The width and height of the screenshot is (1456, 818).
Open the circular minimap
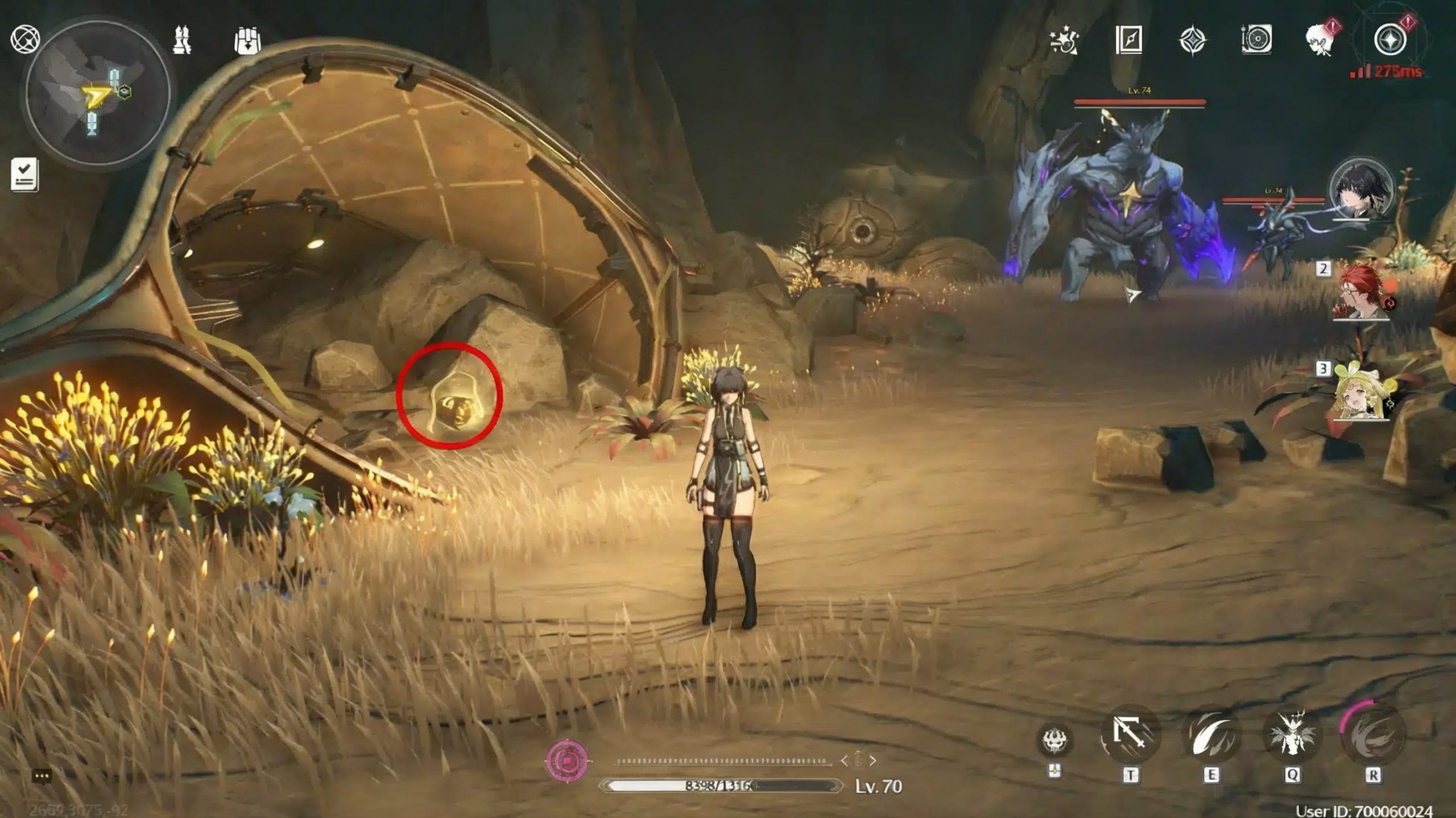98,94
